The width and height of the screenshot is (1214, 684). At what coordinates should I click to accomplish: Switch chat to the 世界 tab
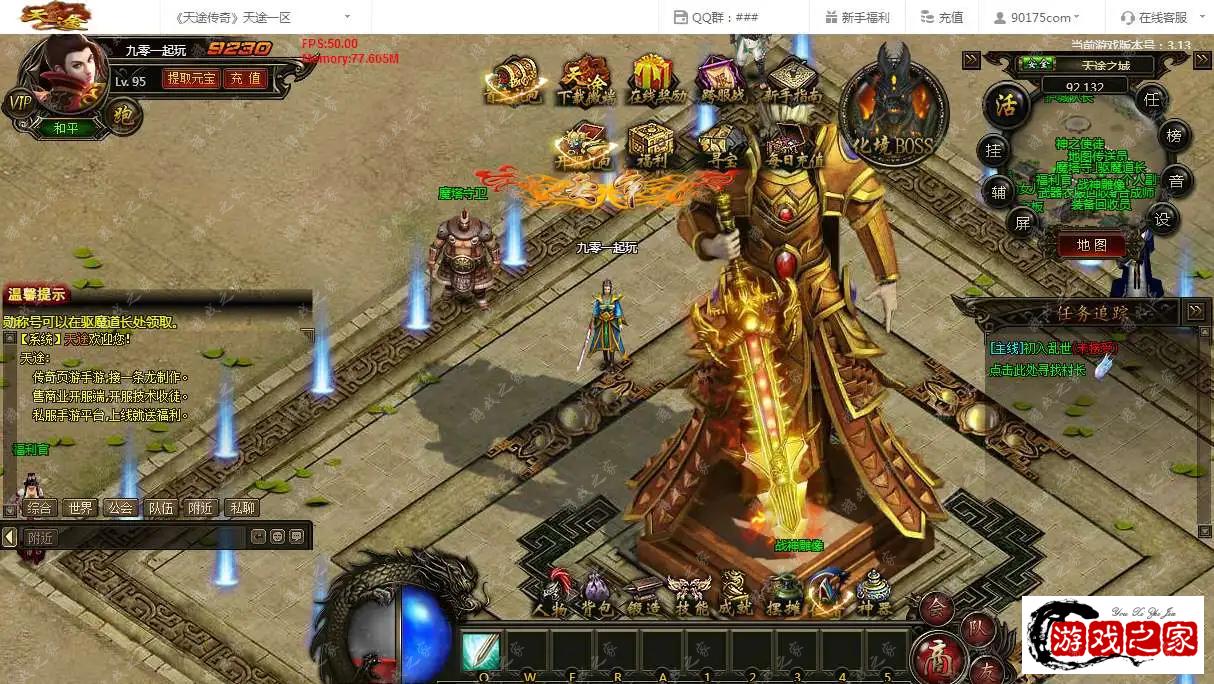[78, 508]
